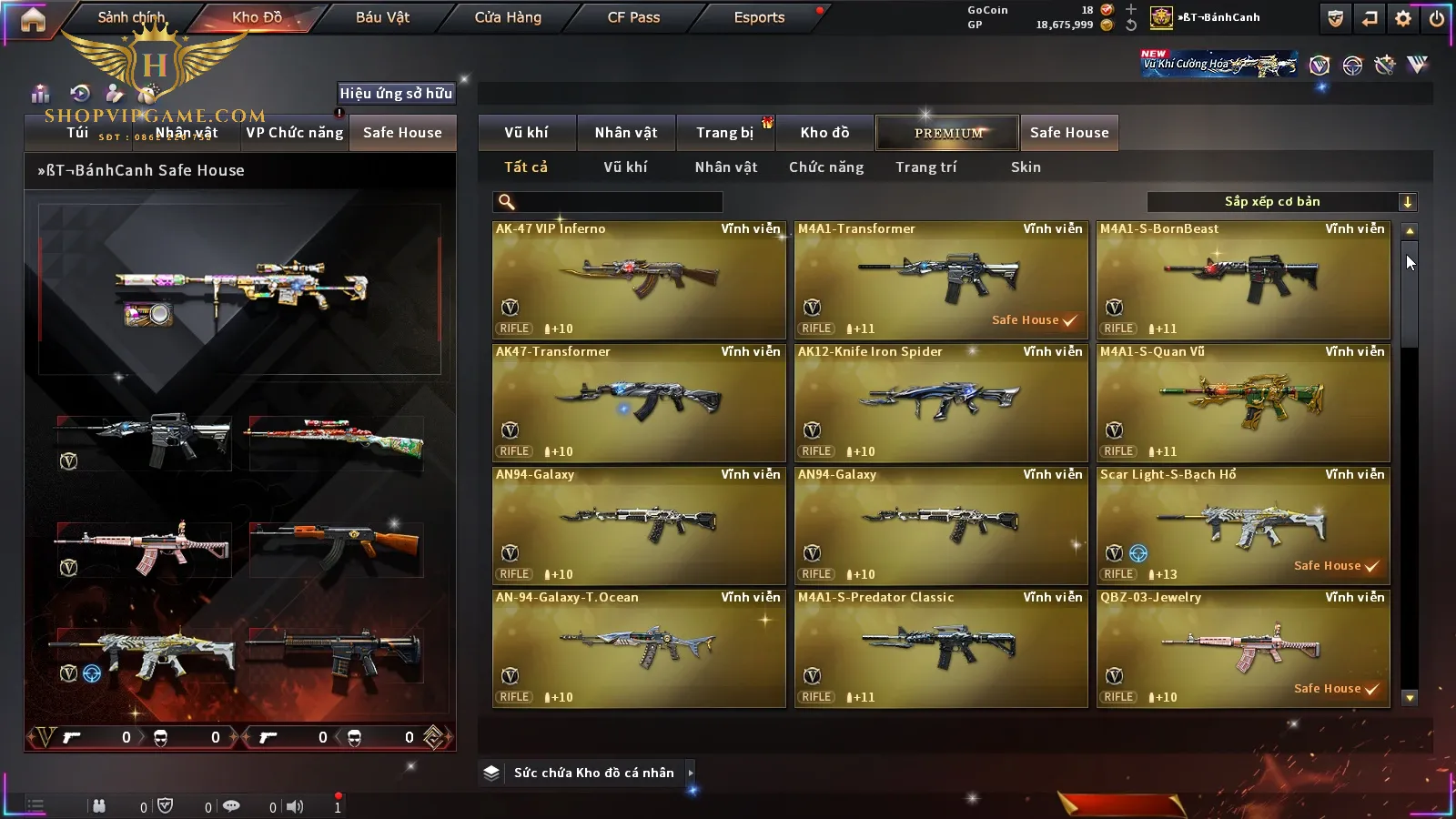Viewport: 1456px width, 819px height.
Task: Click the power exit button
Action: [x=1437, y=18]
